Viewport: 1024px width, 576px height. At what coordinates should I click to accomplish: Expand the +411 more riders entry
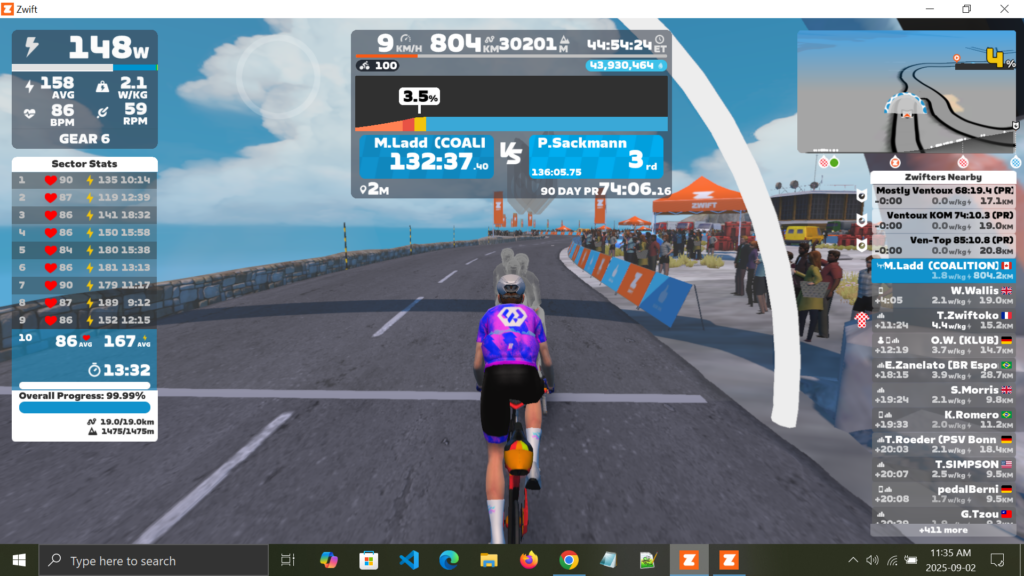[943, 530]
